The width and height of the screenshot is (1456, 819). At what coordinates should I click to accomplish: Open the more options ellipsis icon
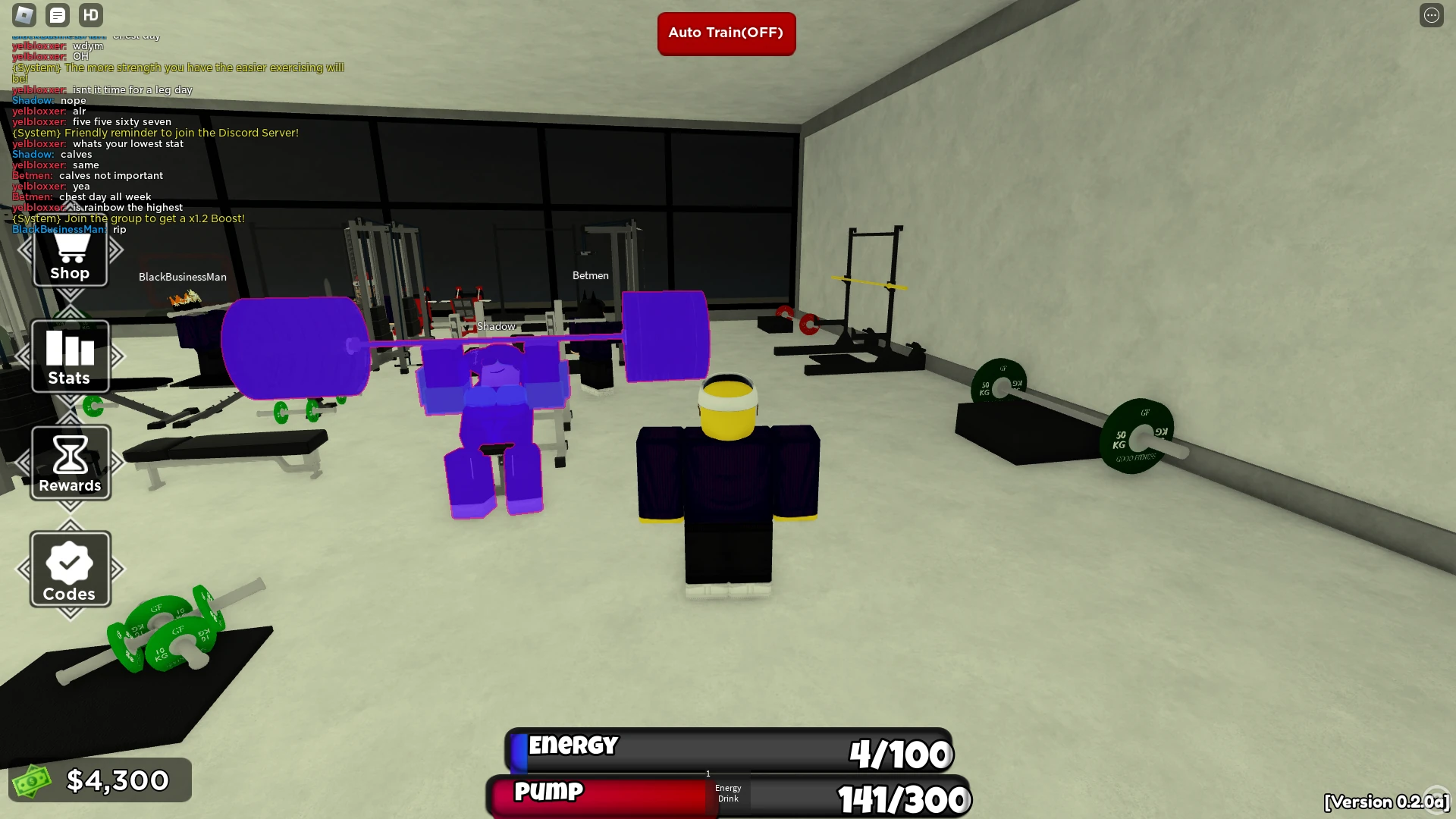(1432, 14)
